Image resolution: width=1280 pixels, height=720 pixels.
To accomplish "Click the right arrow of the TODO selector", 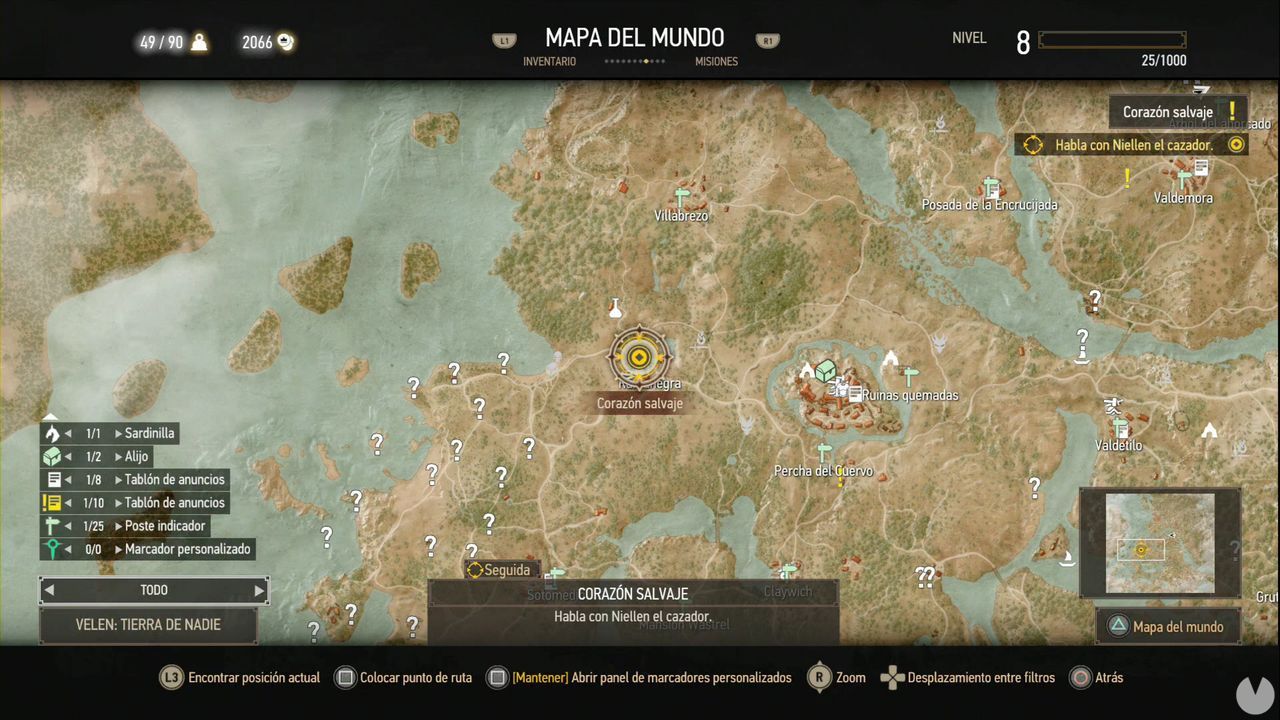I will (x=260, y=590).
